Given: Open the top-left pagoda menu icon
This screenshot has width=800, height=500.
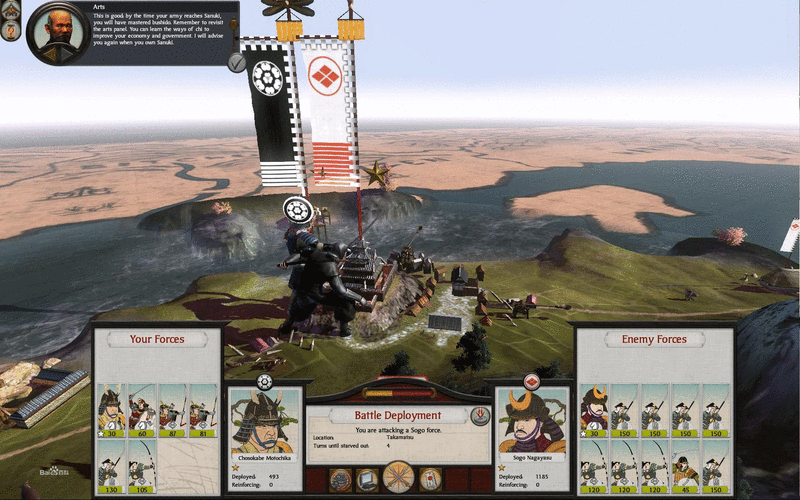Looking at the screenshot, I should [x=12, y=10].
